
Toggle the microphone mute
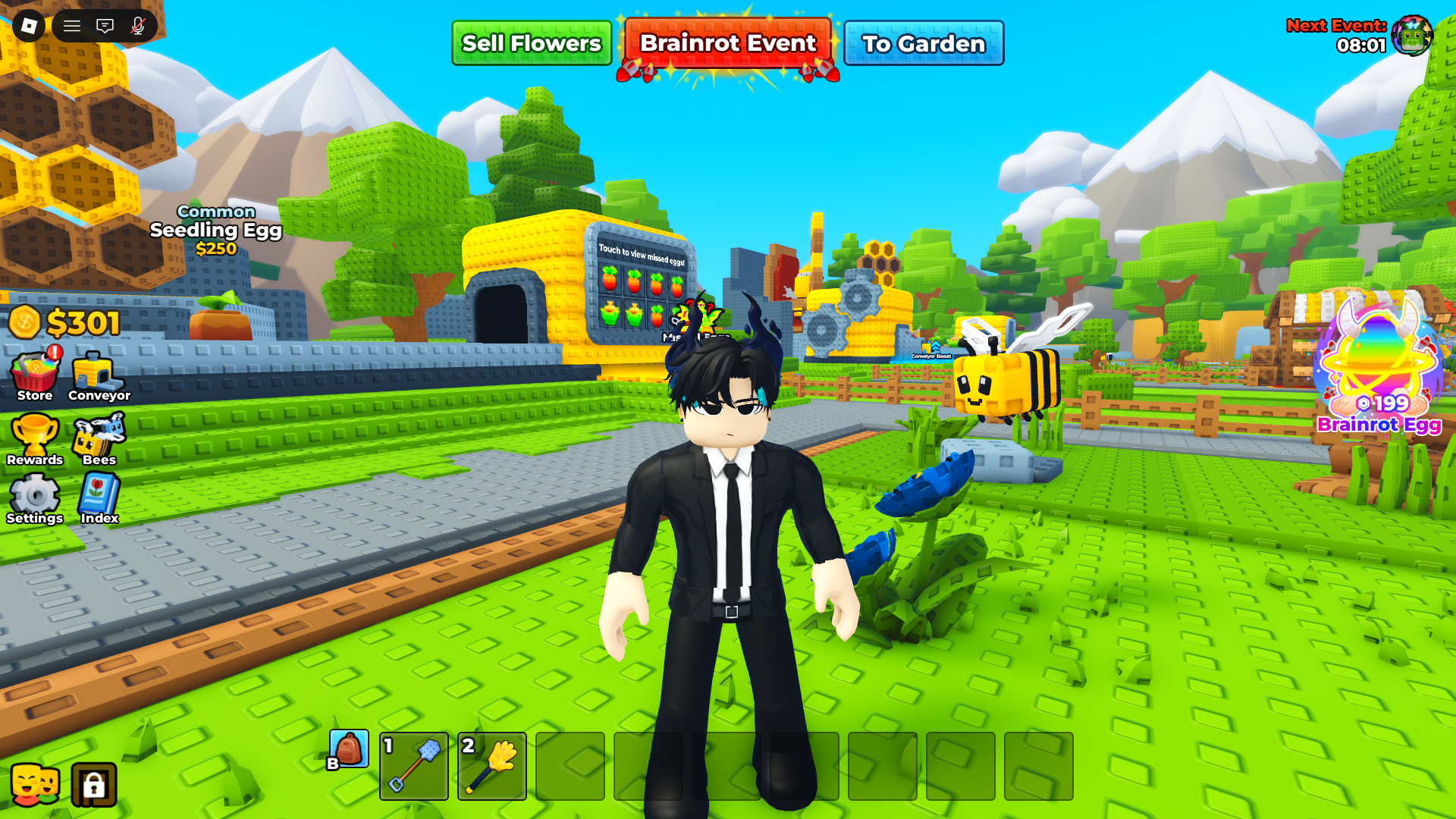[x=135, y=25]
